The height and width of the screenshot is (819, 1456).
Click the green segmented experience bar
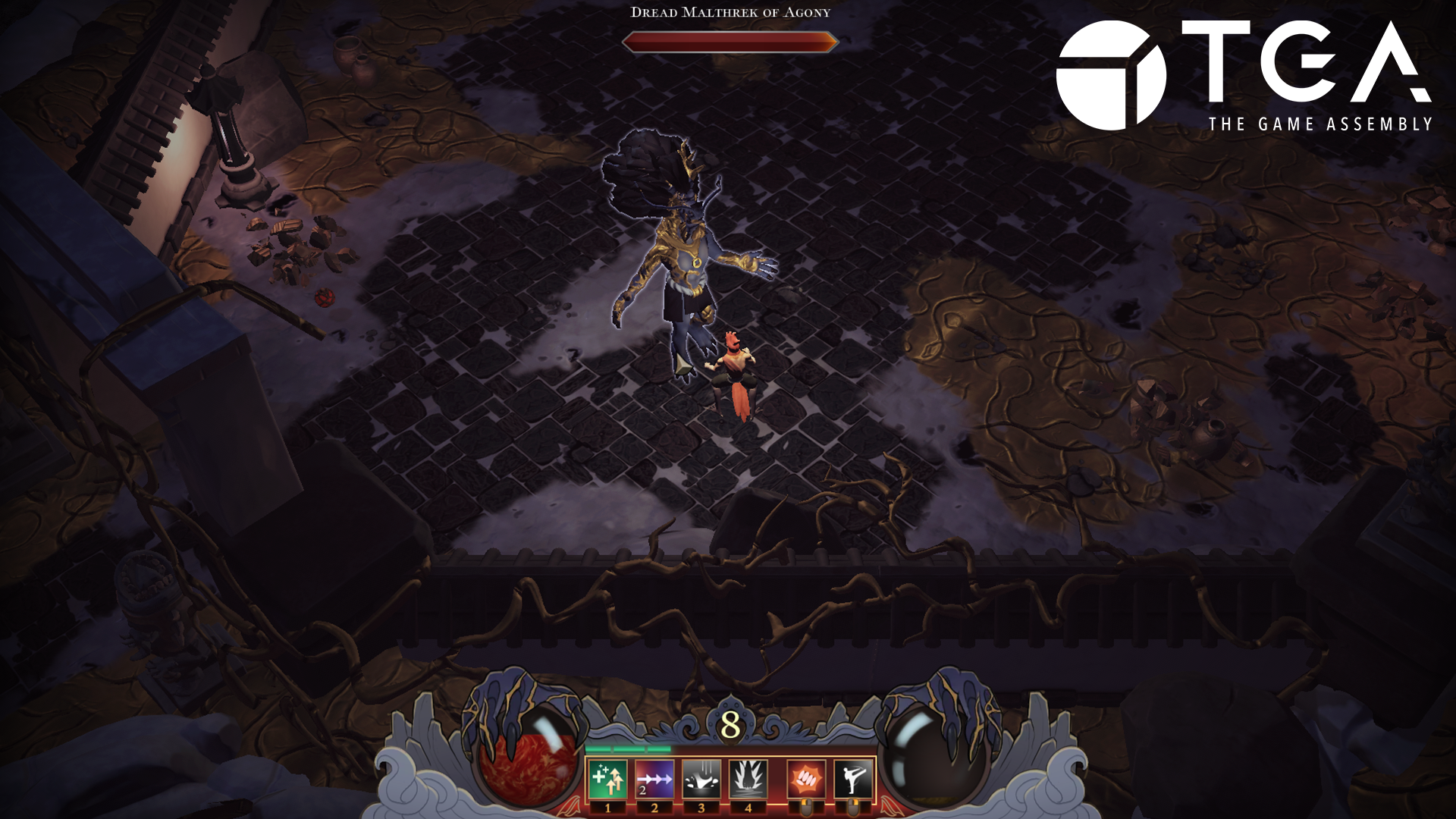(x=629, y=749)
